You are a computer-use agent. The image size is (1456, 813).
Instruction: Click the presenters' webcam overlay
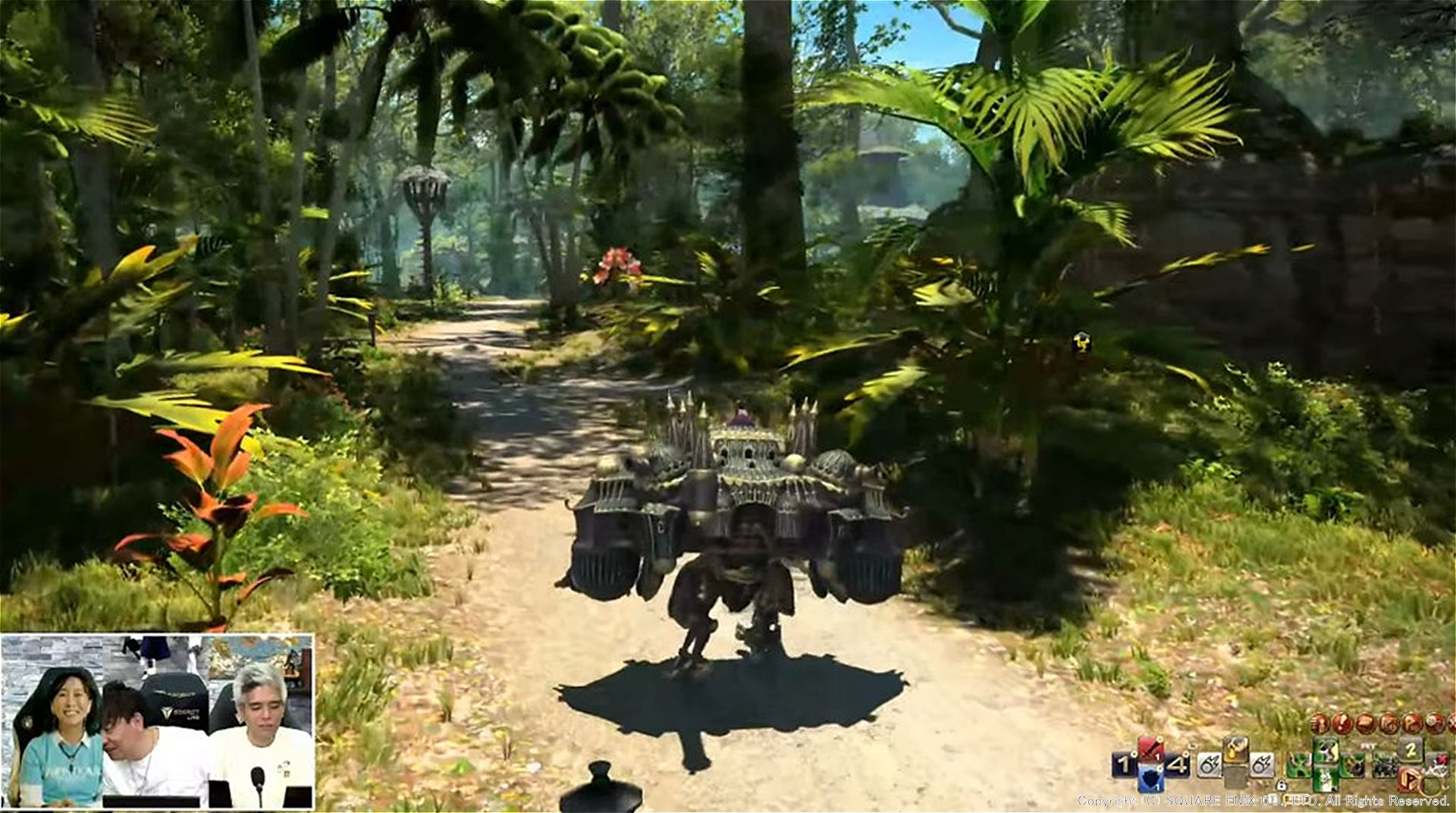pyautogui.click(x=157, y=720)
